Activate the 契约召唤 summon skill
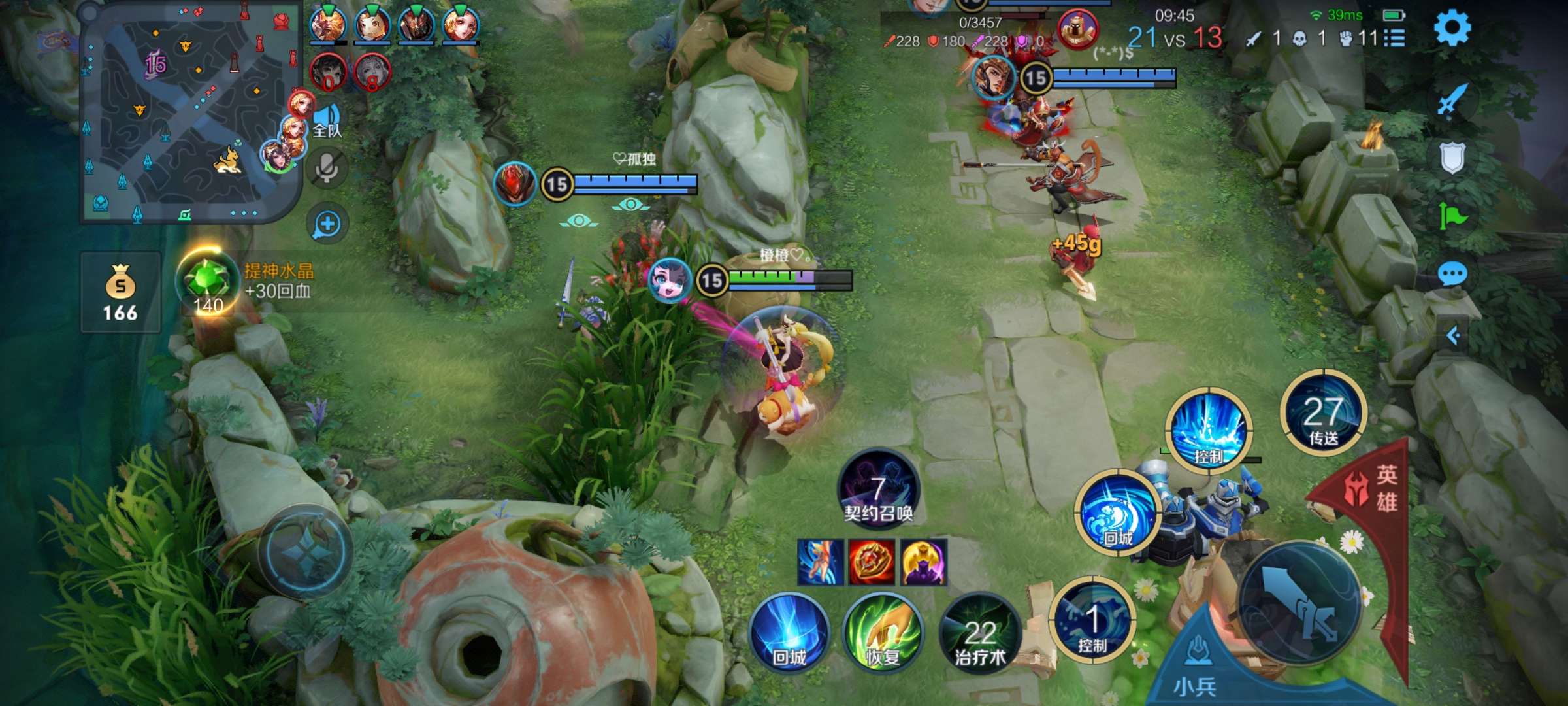Viewport: 1568px width, 706px height. tap(878, 488)
